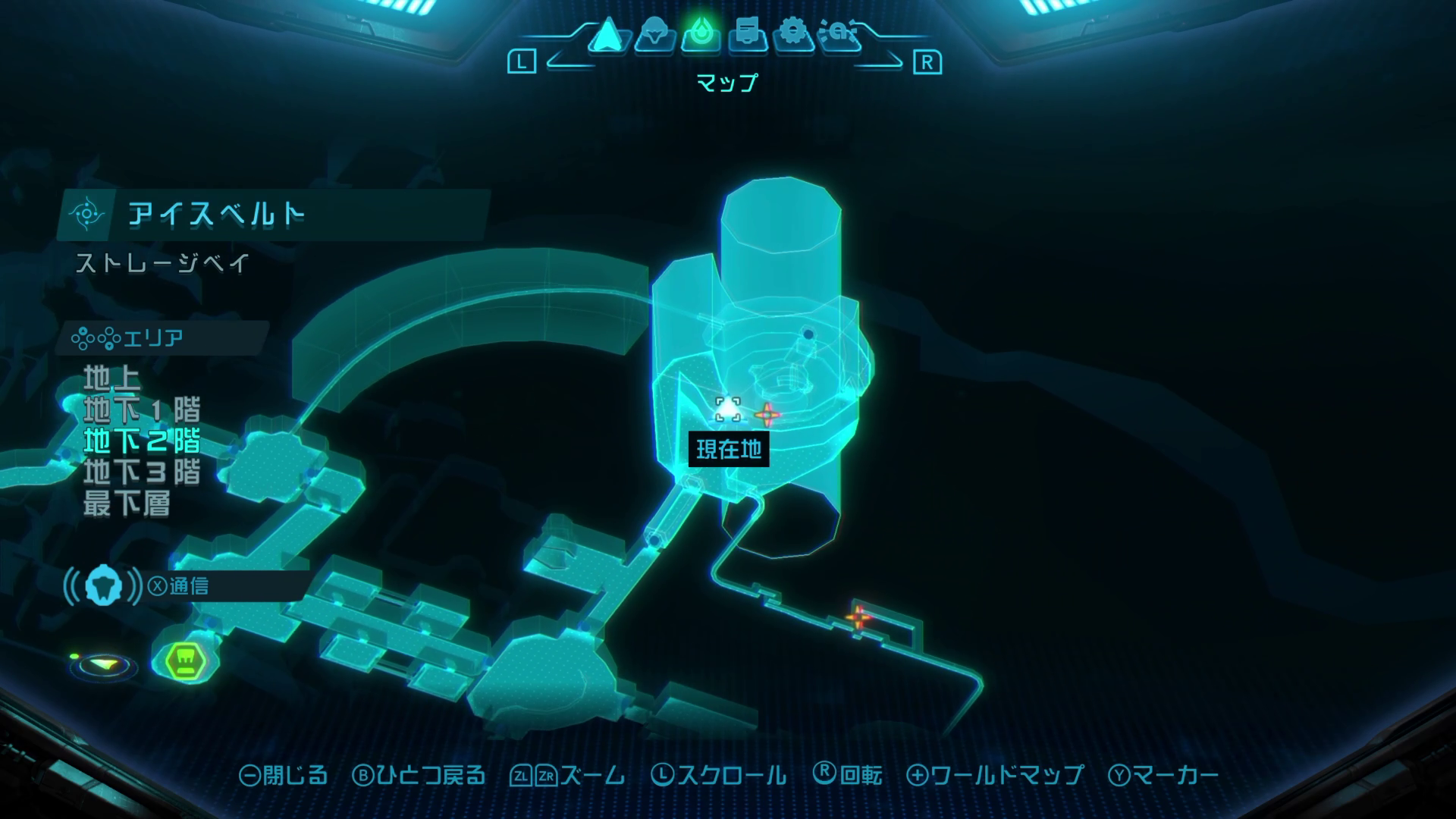1456x819 pixels.
Task: Switch to the Samus helmet tab
Action: (x=654, y=35)
